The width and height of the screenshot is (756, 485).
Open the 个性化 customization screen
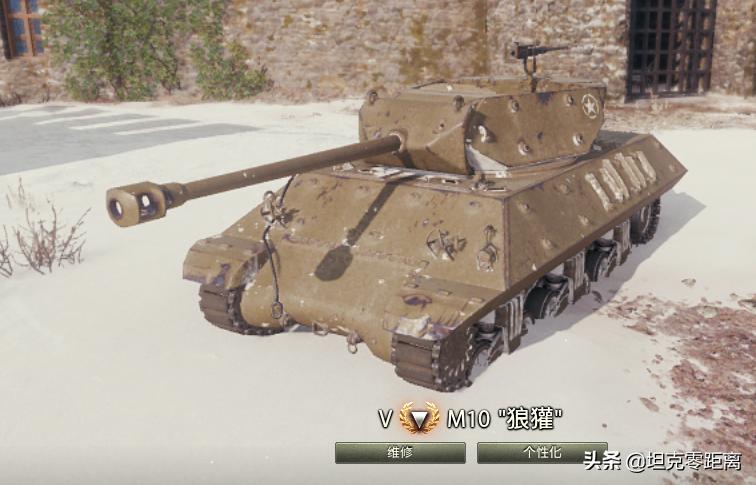click(x=541, y=453)
